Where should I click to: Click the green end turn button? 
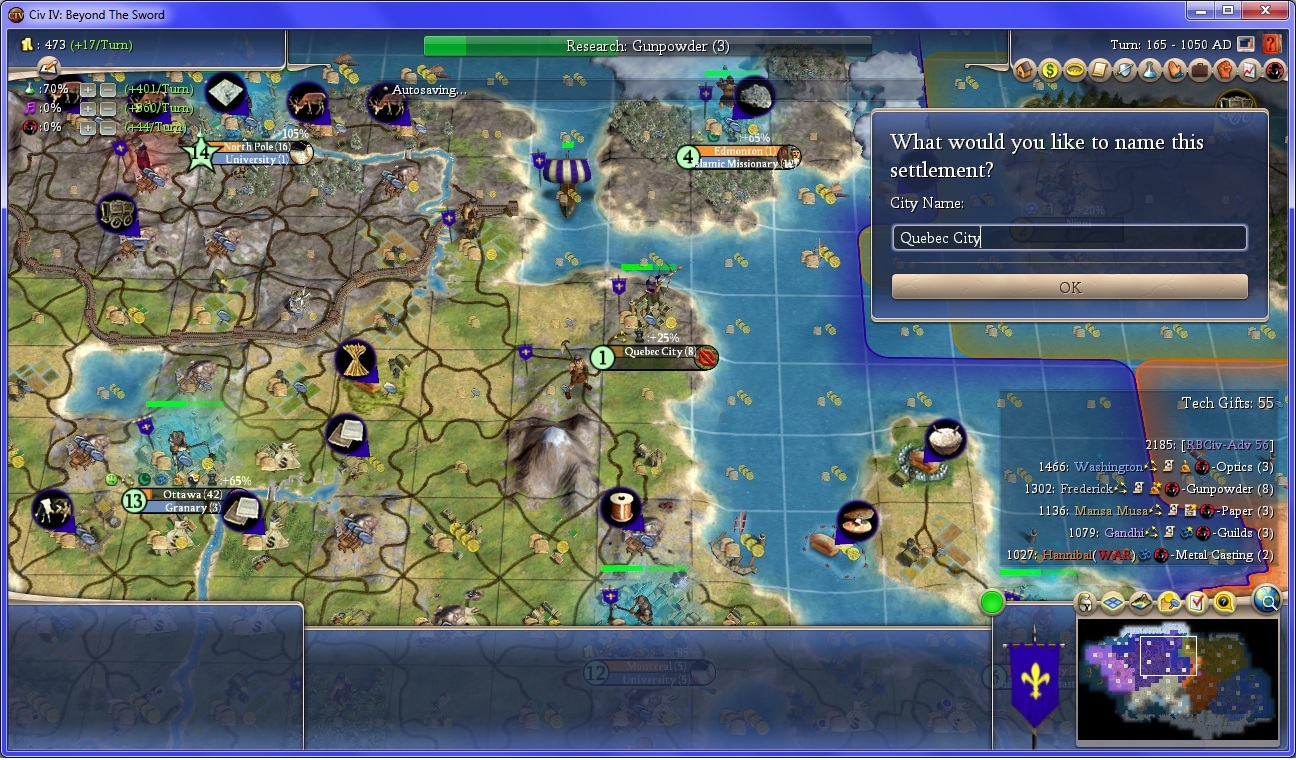991,602
